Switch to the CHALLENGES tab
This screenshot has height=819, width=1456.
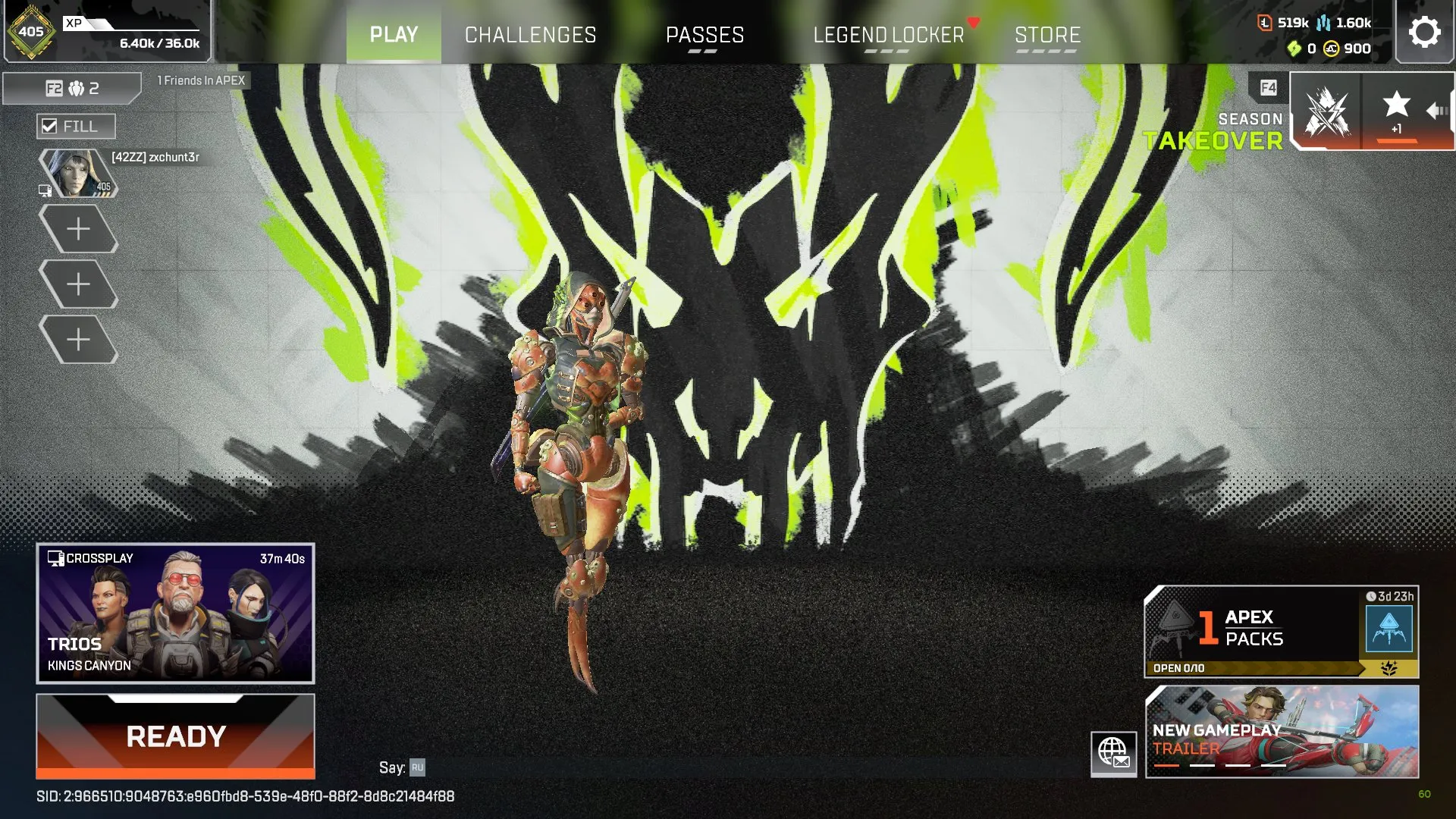tap(530, 34)
